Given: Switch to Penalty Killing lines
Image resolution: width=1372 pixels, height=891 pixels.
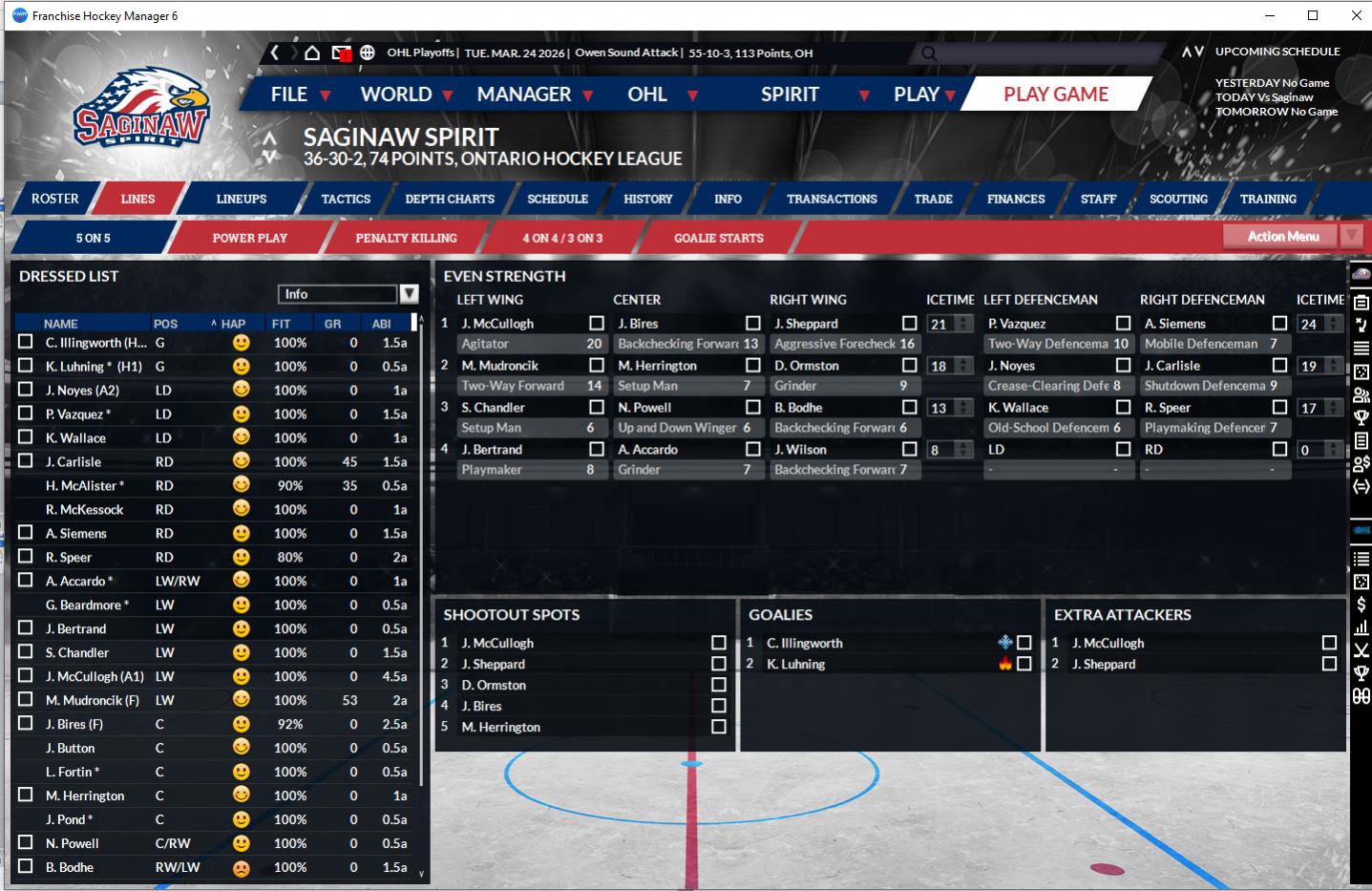Looking at the screenshot, I should [x=406, y=238].
